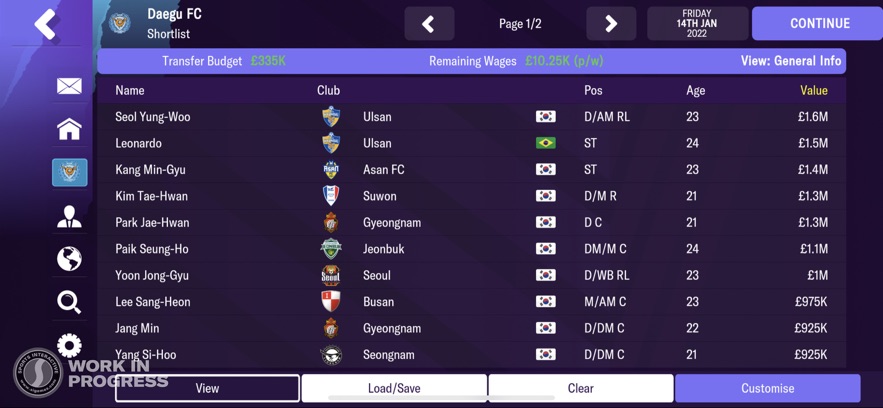Open the search magnifier icon

pos(69,302)
